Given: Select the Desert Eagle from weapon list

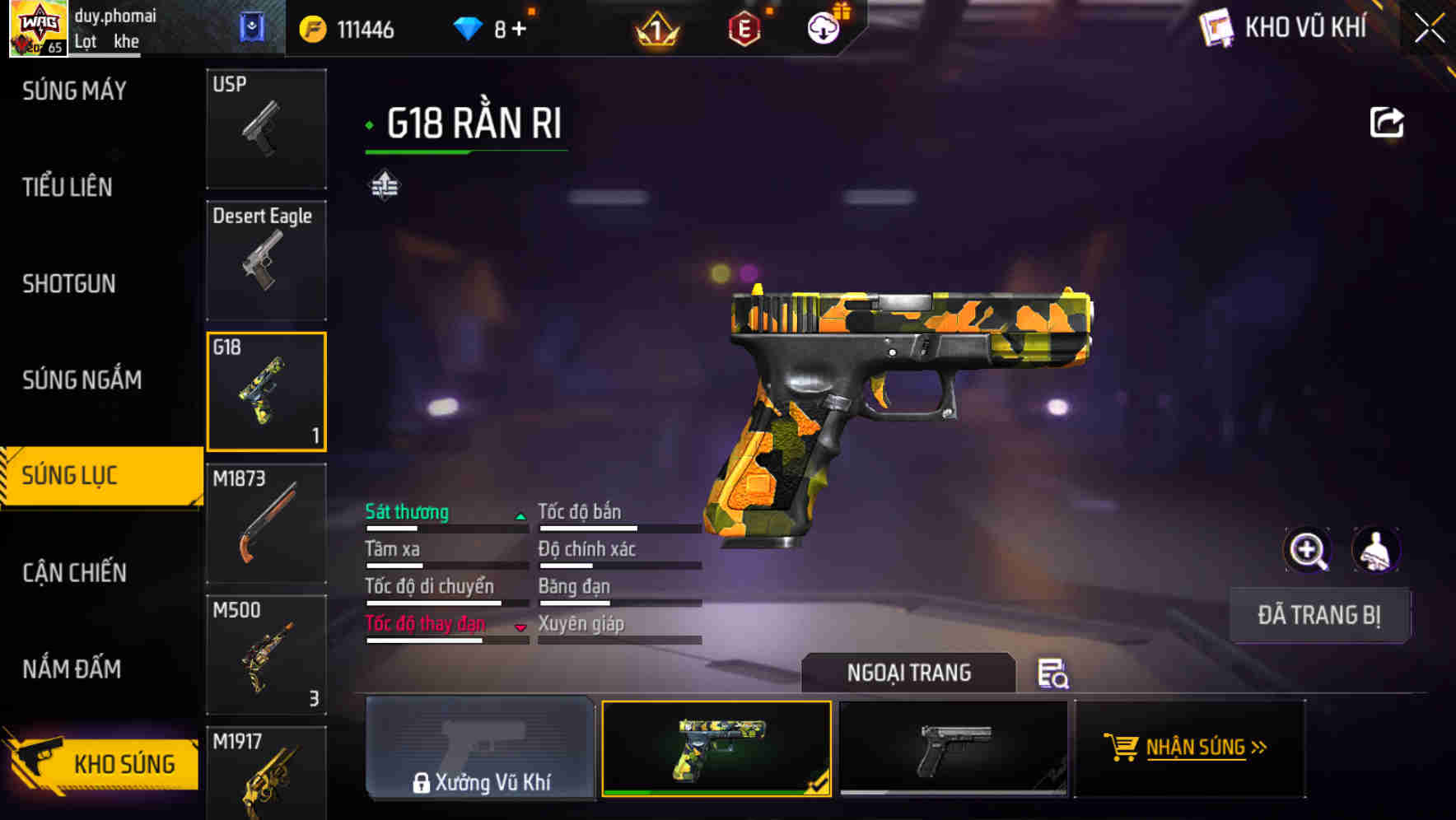Looking at the screenshot, I should (266, 259).
